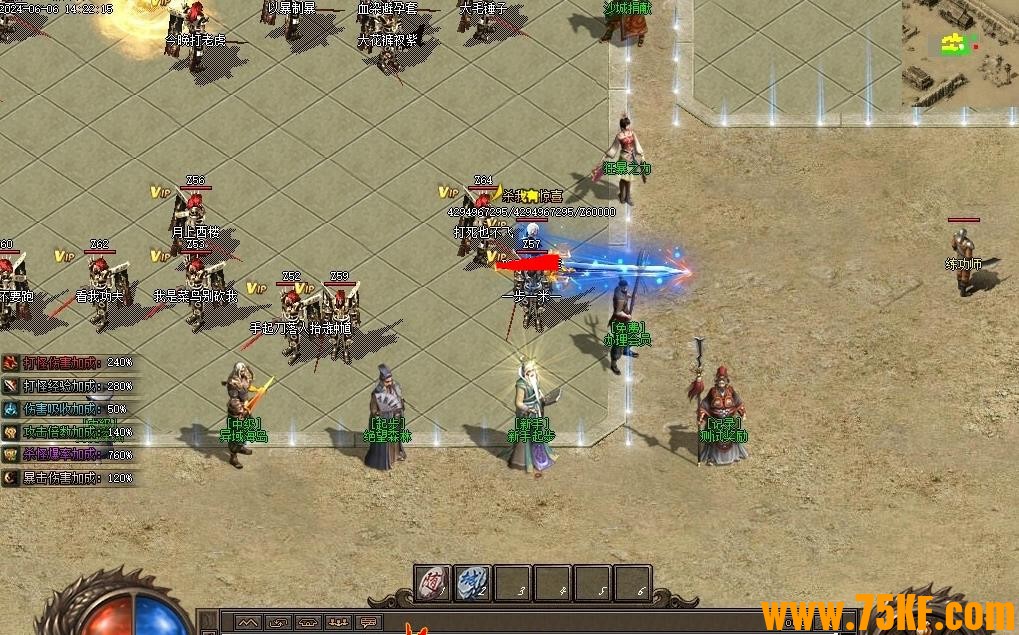
Task: Click the mountain-peak chat bar button
Action: [247, 622]
